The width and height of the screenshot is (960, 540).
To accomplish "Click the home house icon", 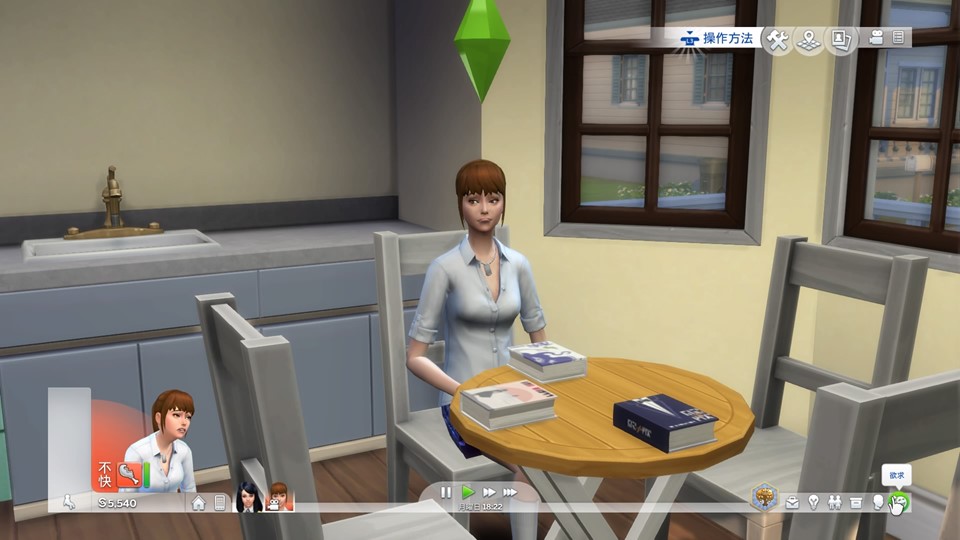I will pos(199,503).
